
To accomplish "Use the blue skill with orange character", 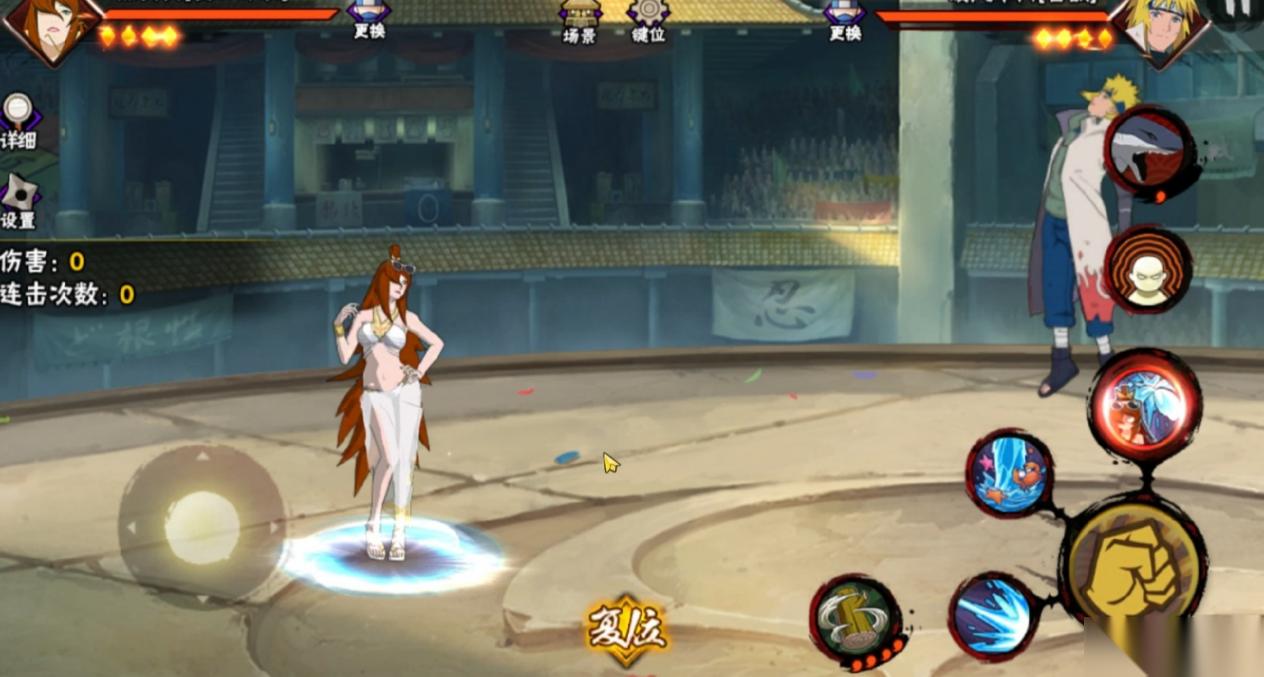I will 1009,473.
